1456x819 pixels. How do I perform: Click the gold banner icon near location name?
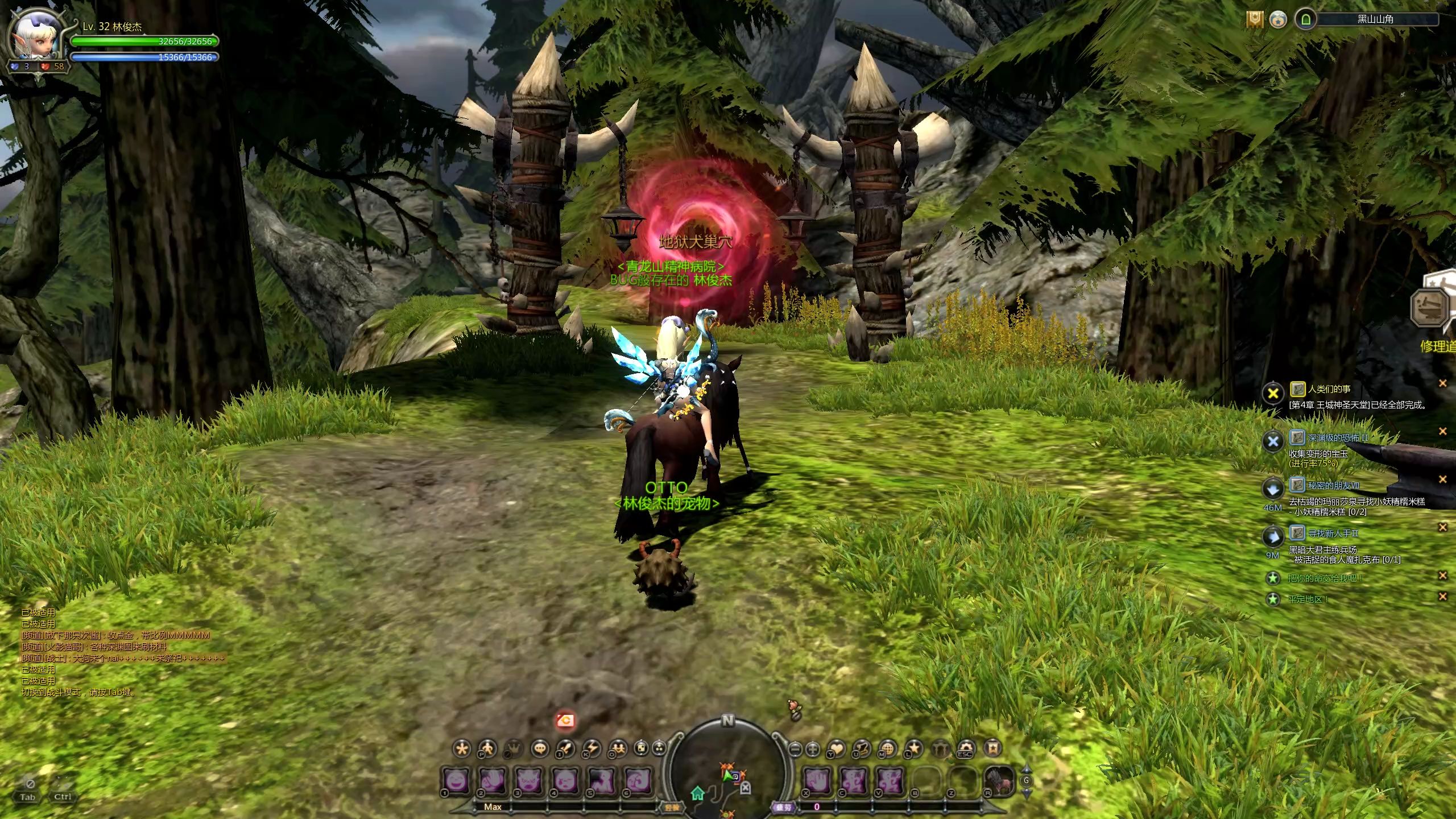tap(1255, 19)
